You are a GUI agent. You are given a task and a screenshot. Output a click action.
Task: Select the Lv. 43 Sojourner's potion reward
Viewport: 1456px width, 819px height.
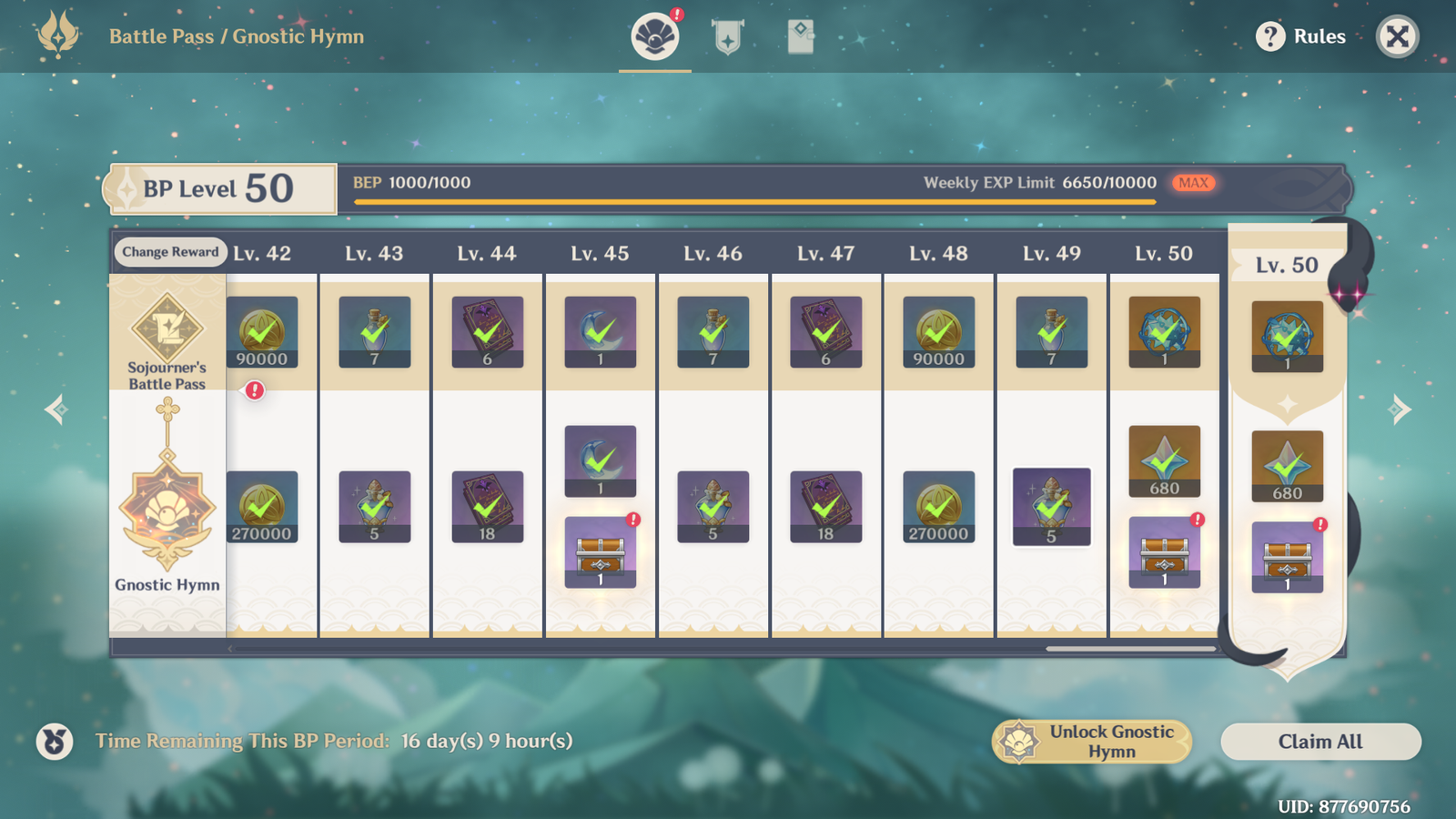(375, 332)
